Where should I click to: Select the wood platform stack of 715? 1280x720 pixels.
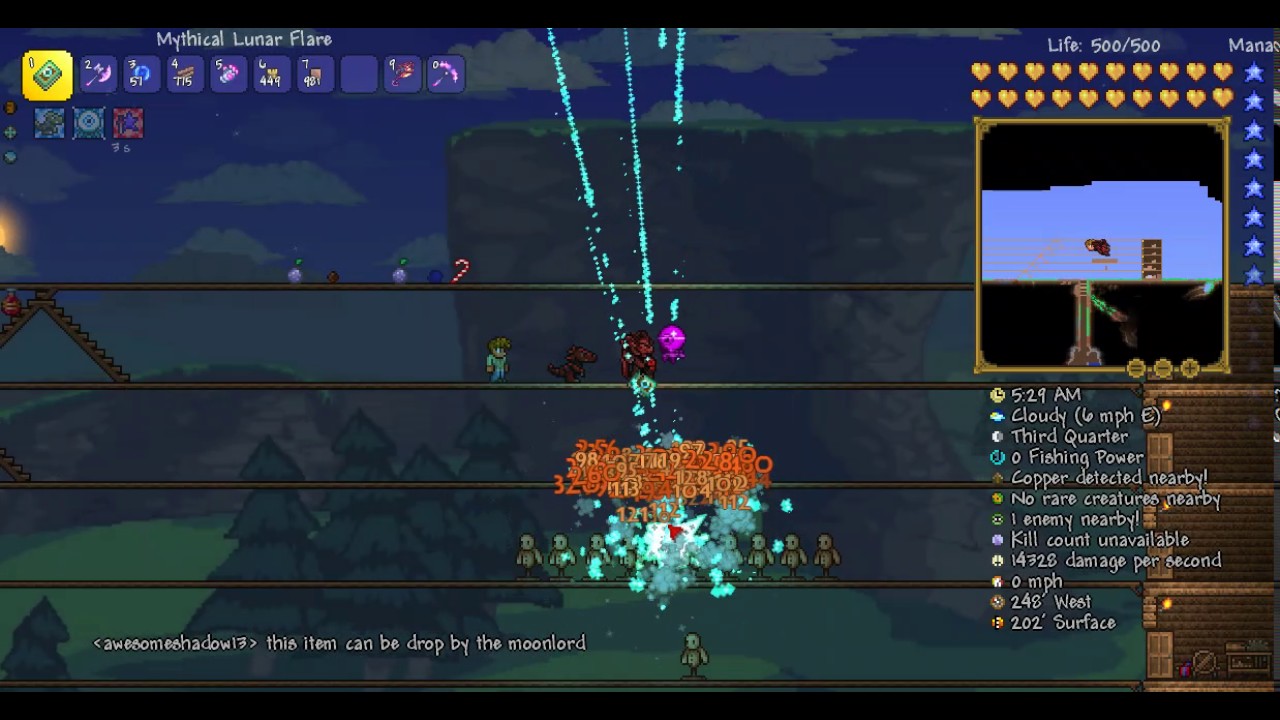pos(184,75)
